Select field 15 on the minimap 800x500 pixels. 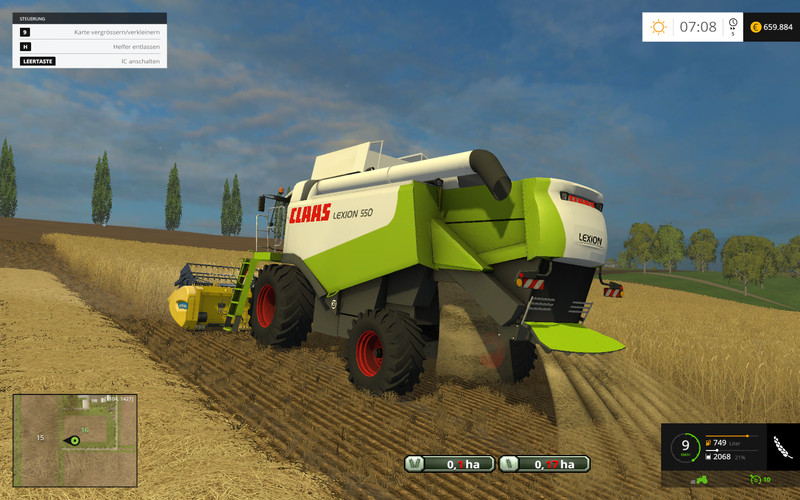point(40,437)
